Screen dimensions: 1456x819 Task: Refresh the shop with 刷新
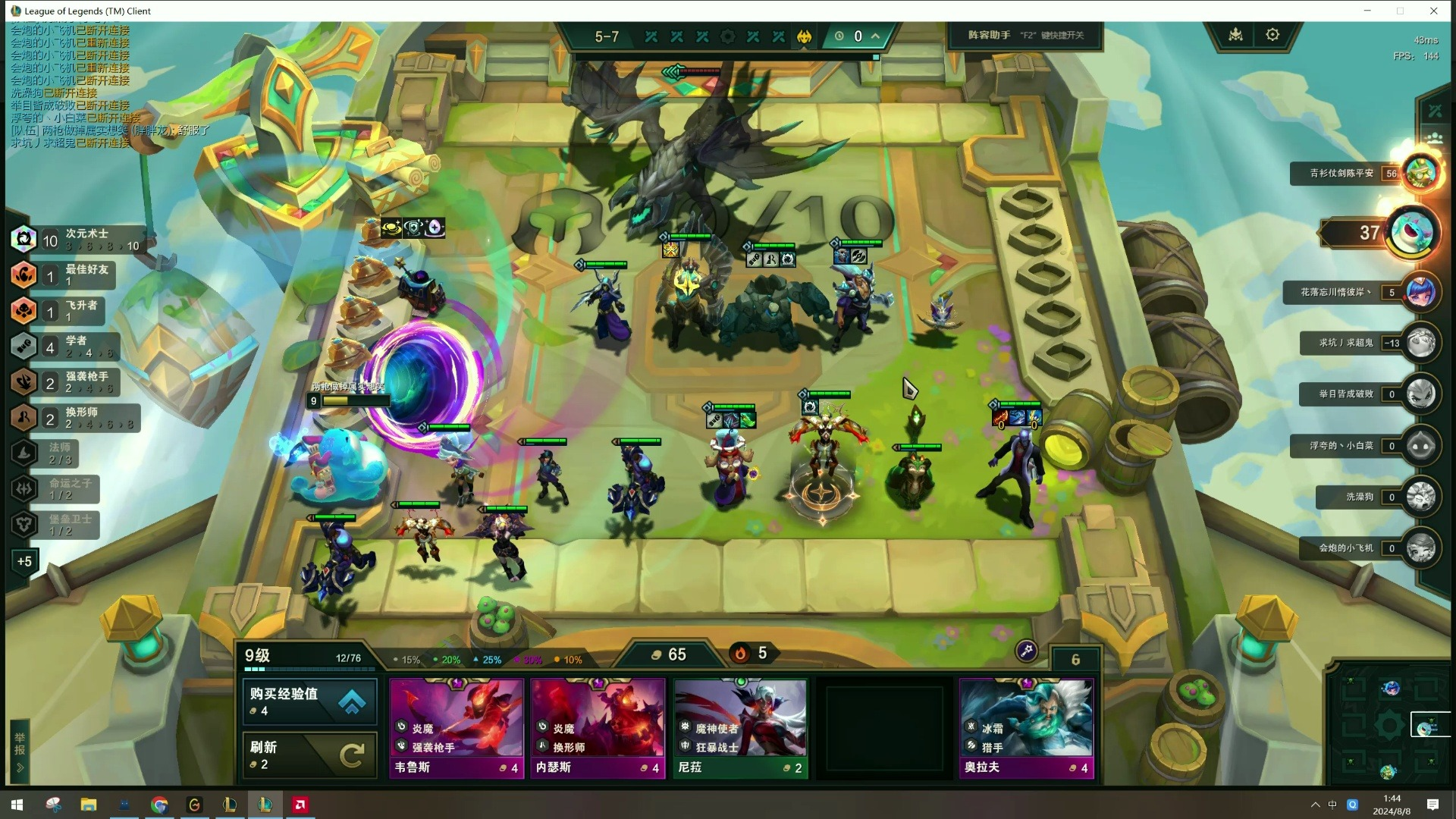pos(309,755)
